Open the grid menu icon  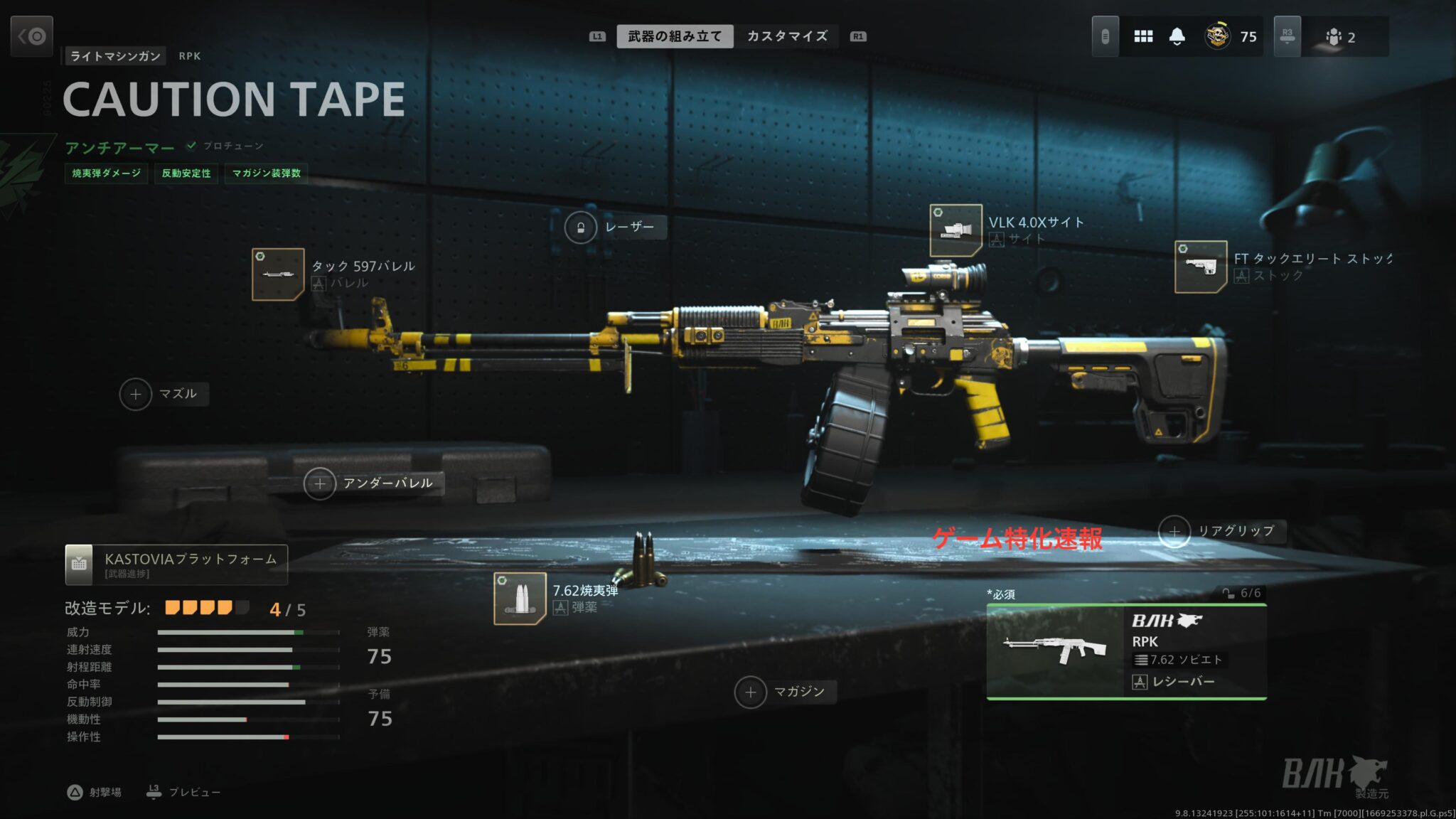tap(1143, 36)
